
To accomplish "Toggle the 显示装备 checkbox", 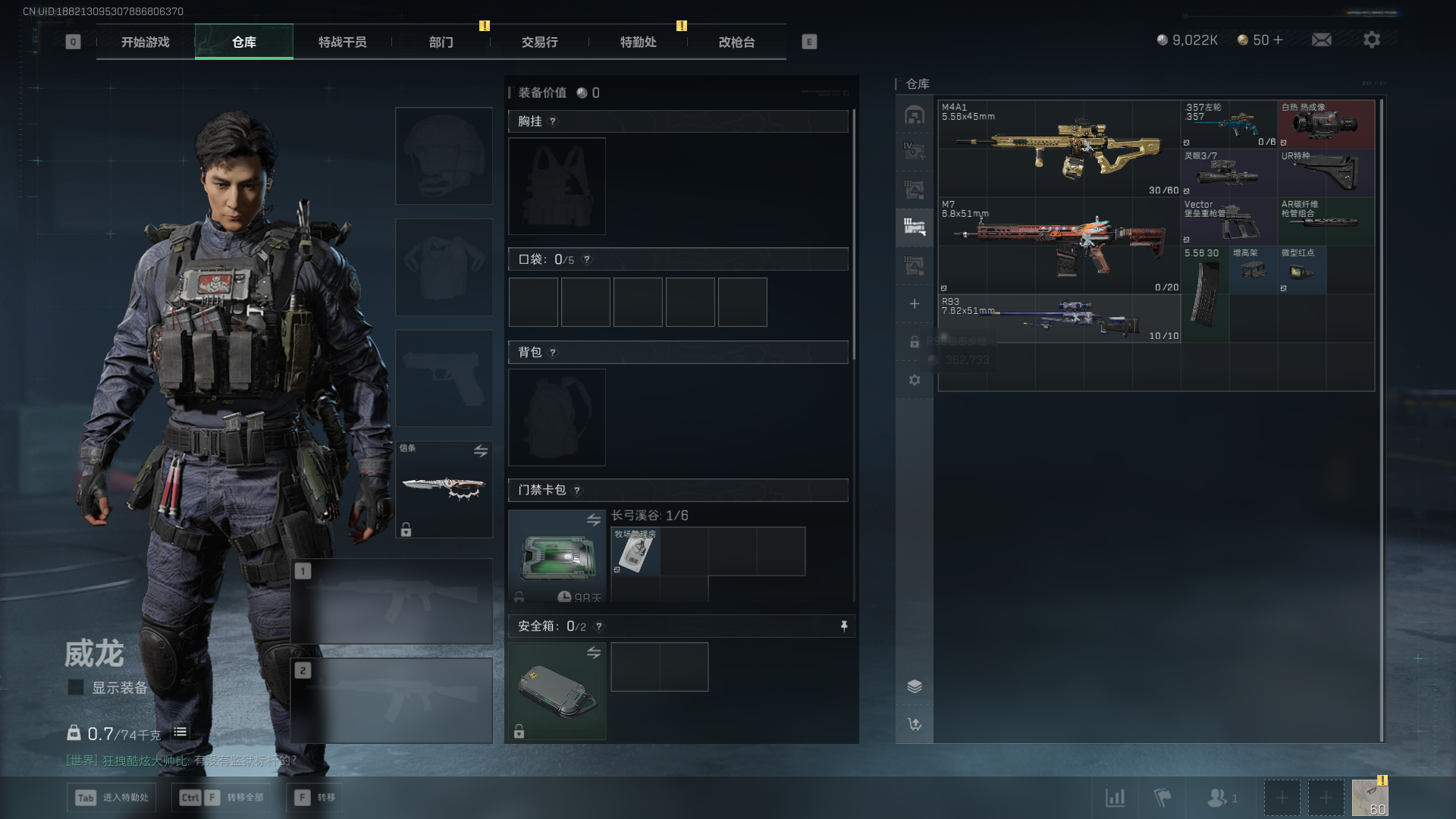I will (76, 687).
